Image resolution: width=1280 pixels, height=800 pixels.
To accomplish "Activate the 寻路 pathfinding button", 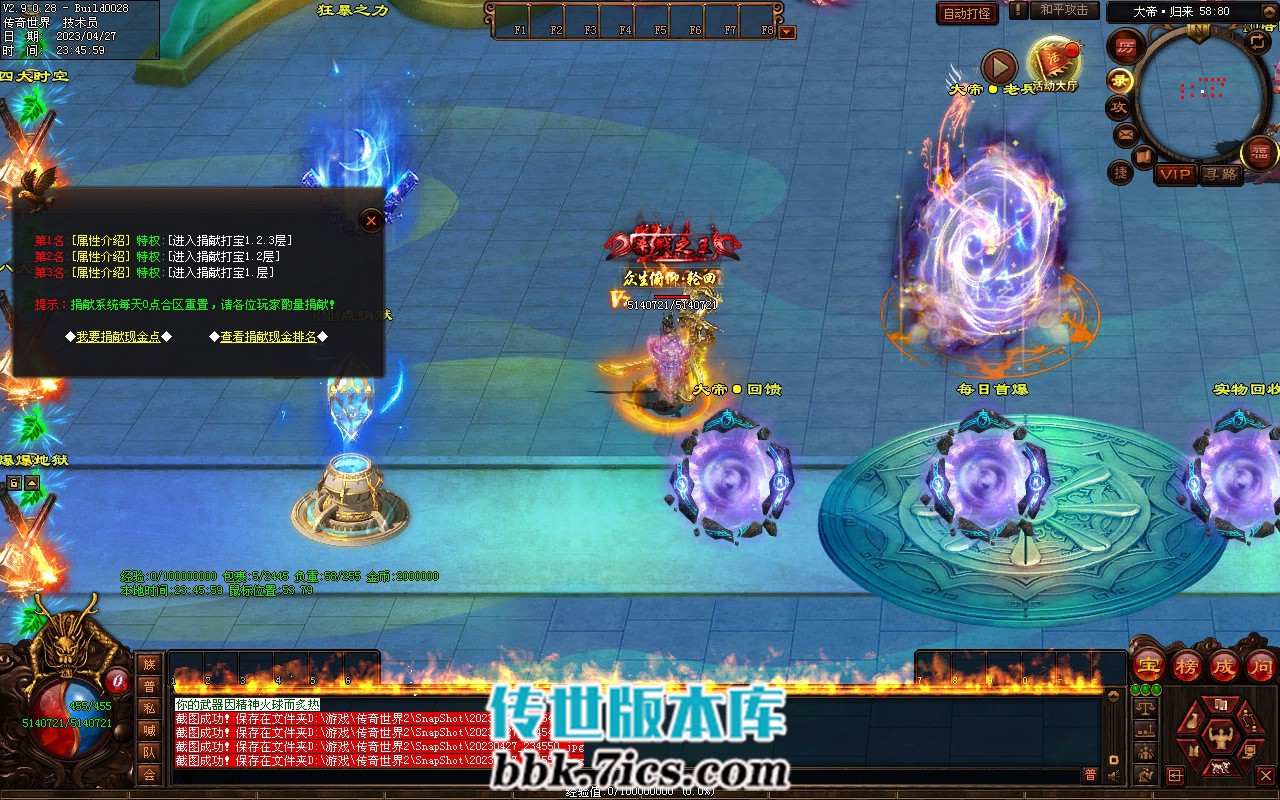I will 1220,174.
